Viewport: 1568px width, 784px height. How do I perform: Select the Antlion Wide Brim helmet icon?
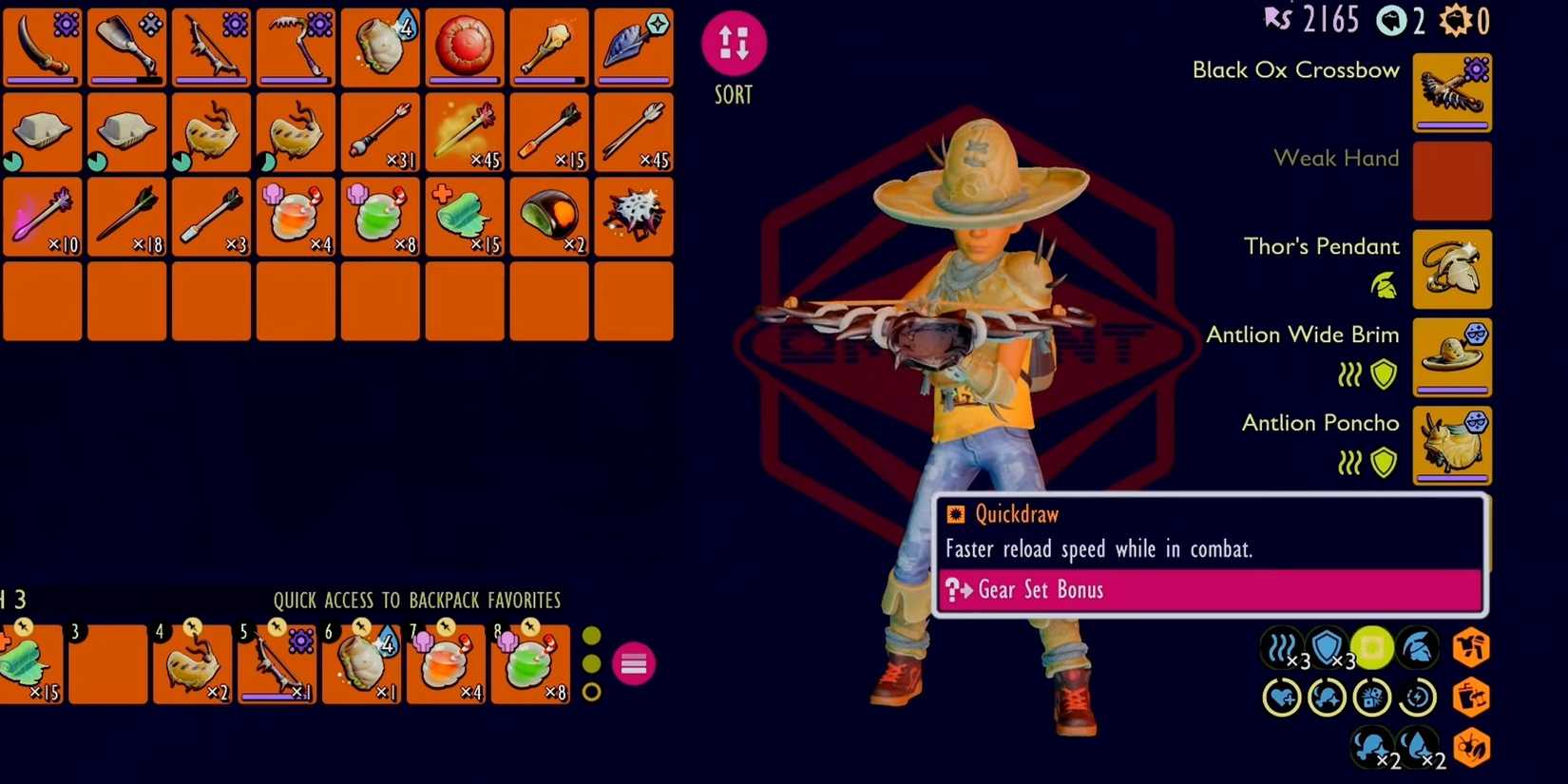point(1452,357)
